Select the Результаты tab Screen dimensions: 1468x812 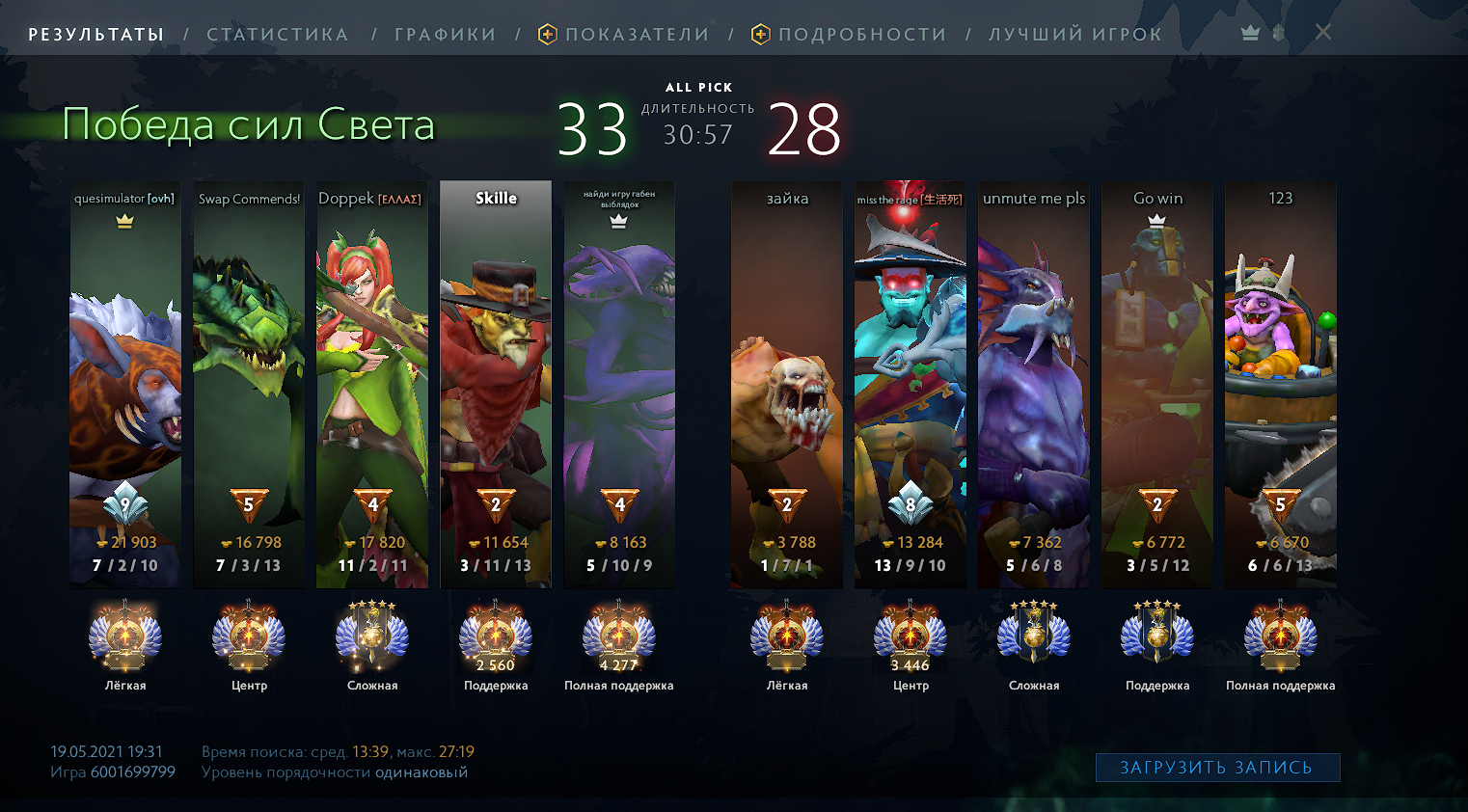[x=96, y=35]
